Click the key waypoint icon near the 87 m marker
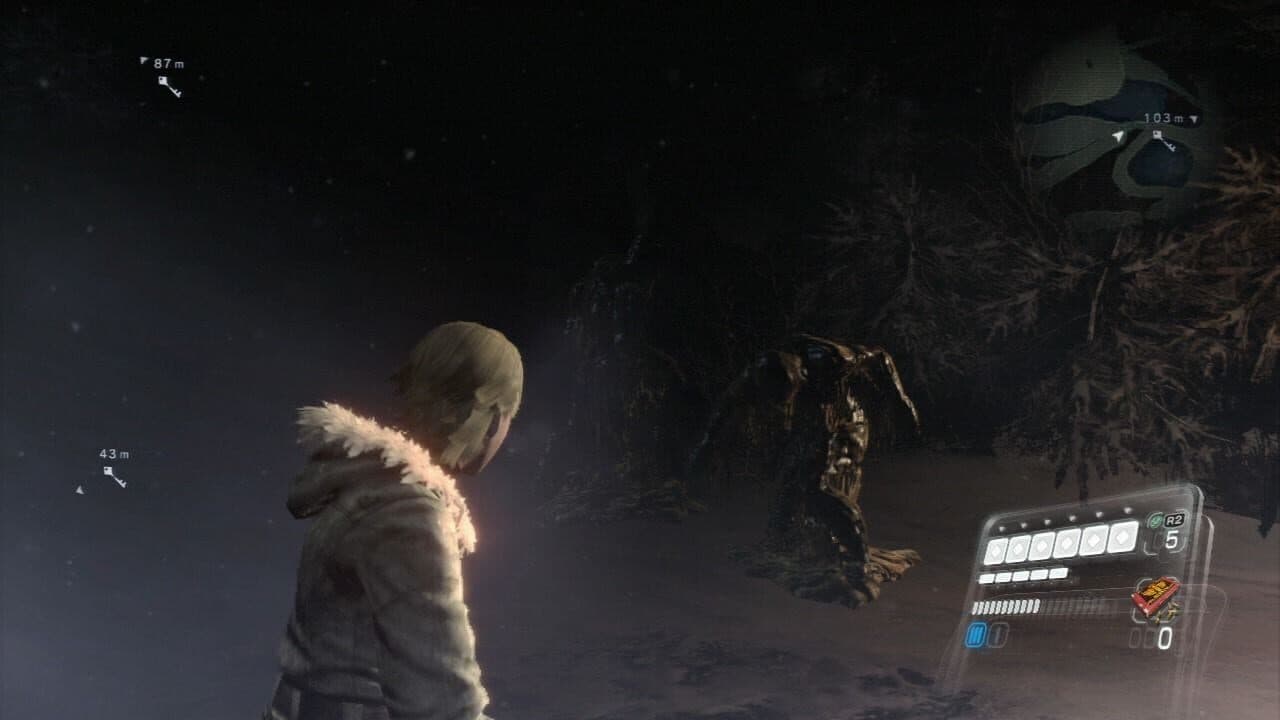Screen dimensions: 1280x720 [169, 86]
